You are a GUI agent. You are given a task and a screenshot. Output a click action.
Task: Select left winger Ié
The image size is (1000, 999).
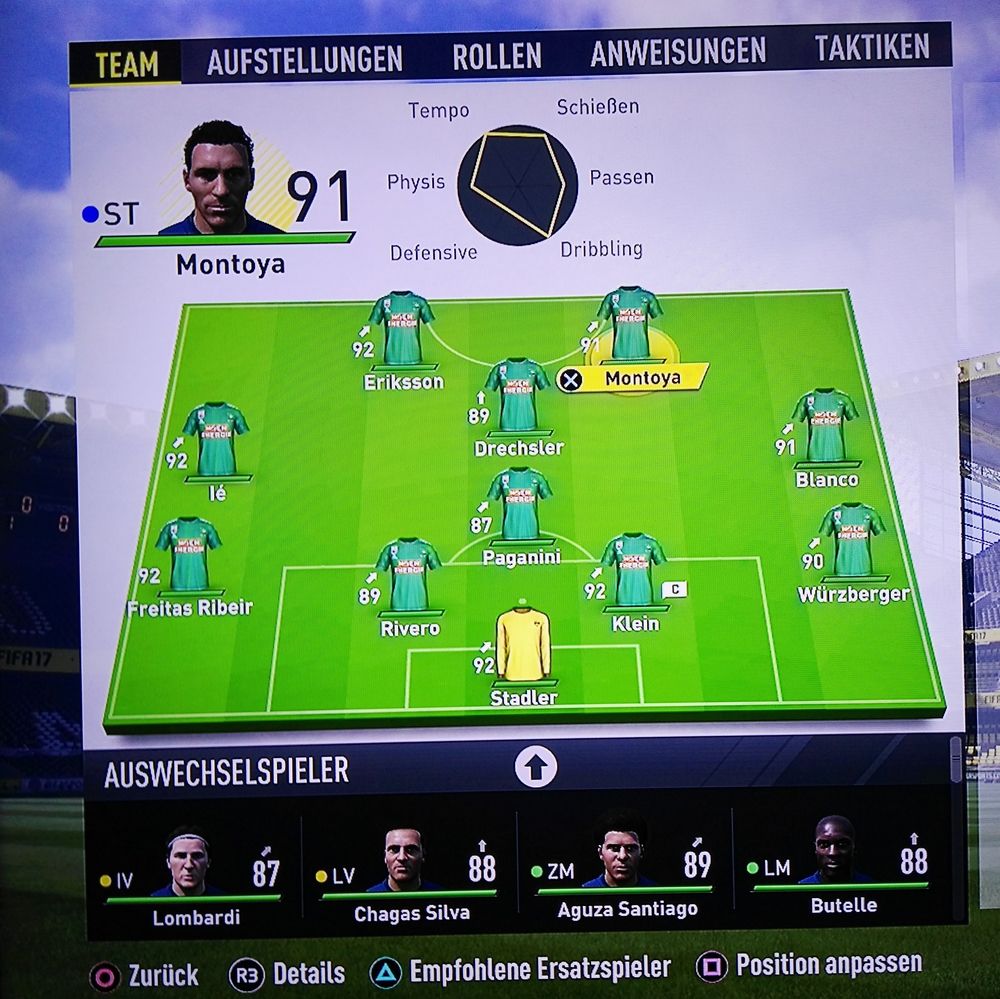[x=215, y=441]
